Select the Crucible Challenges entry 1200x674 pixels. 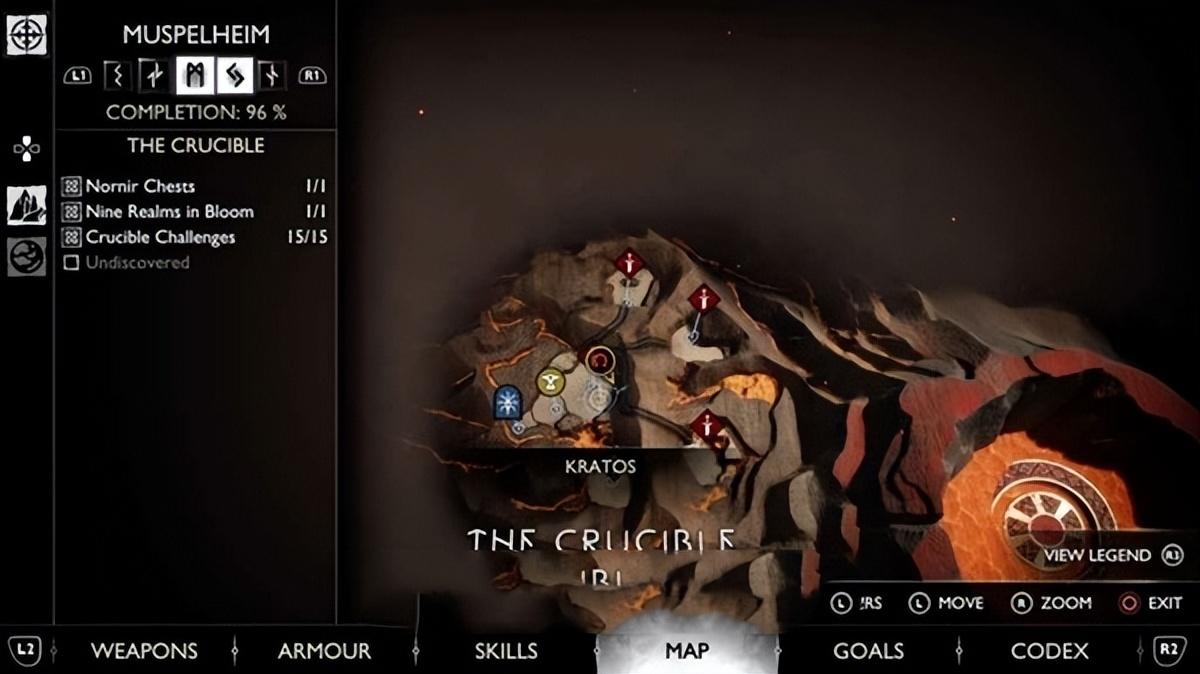(x=195, y=238)
